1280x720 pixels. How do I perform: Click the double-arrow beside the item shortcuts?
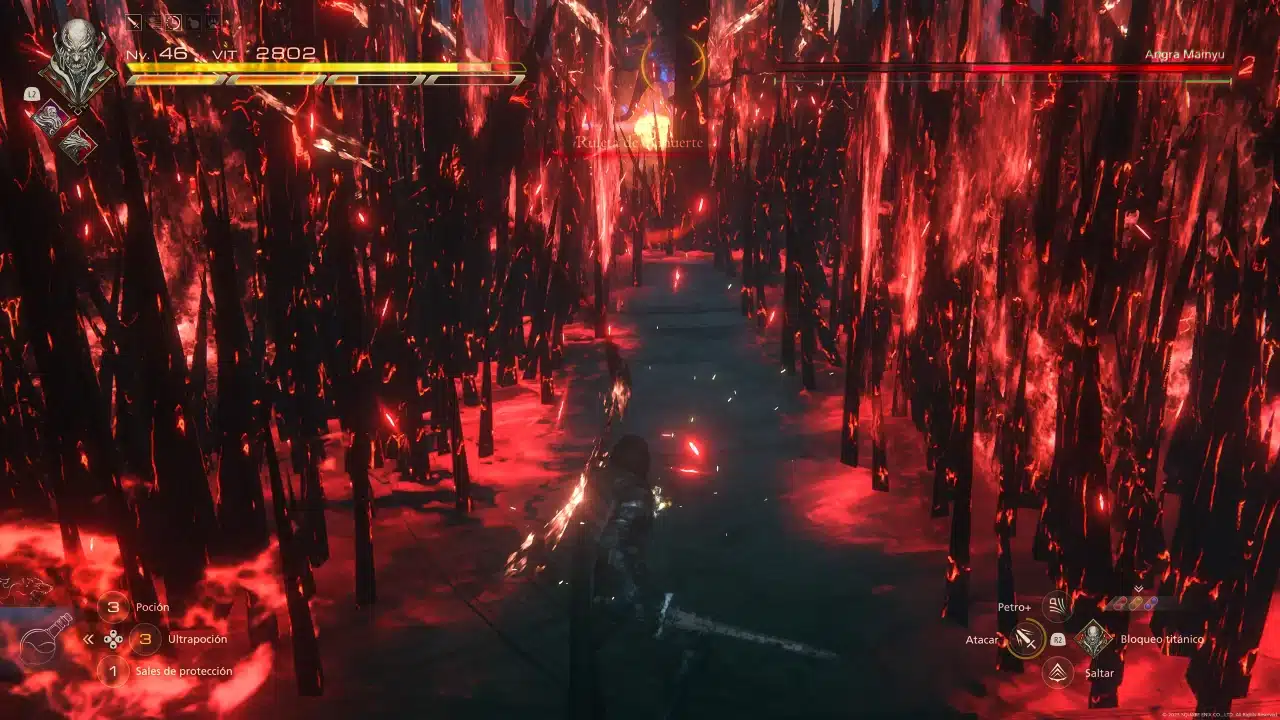[x=88, y=639]
